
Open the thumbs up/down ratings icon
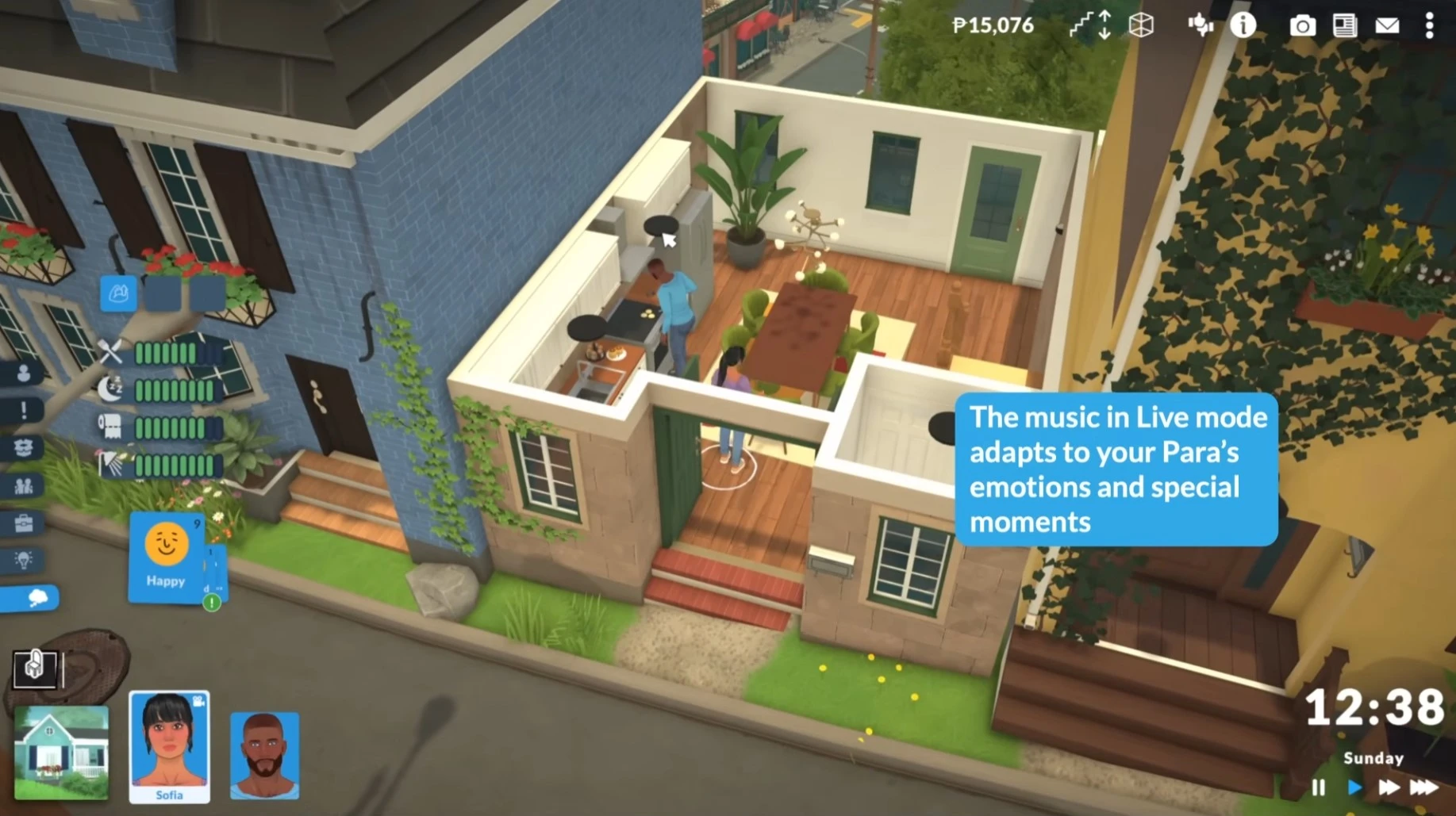[1200, 25]
